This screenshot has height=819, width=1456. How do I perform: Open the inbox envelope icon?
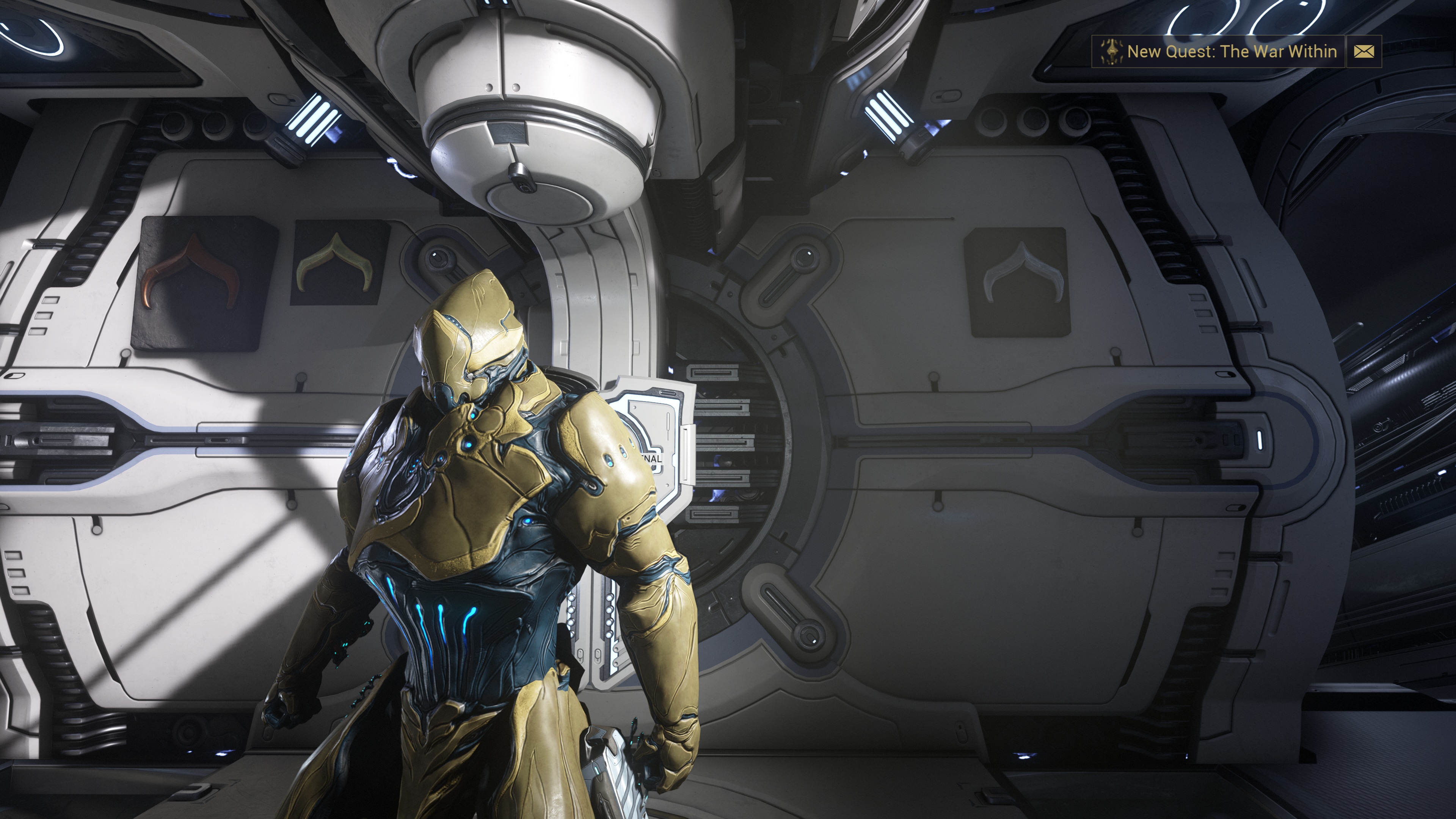point(1364,52)
